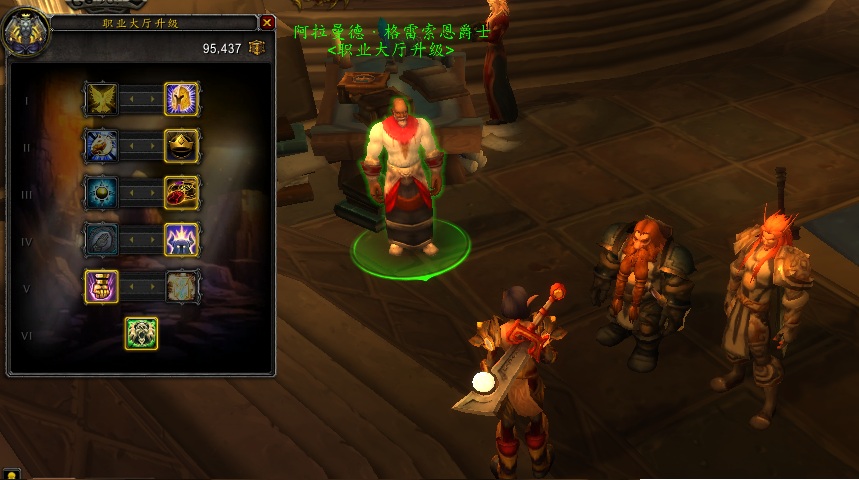Choose the faded banner talent in tier V

(x=181, y=286)
